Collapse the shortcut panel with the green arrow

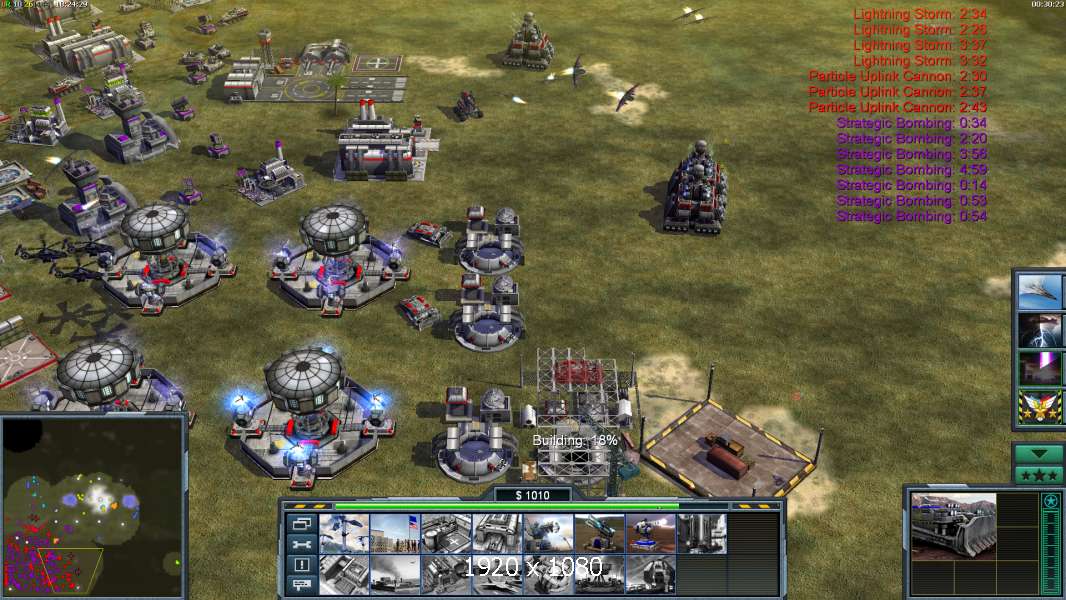click(x=1038, y=454)
